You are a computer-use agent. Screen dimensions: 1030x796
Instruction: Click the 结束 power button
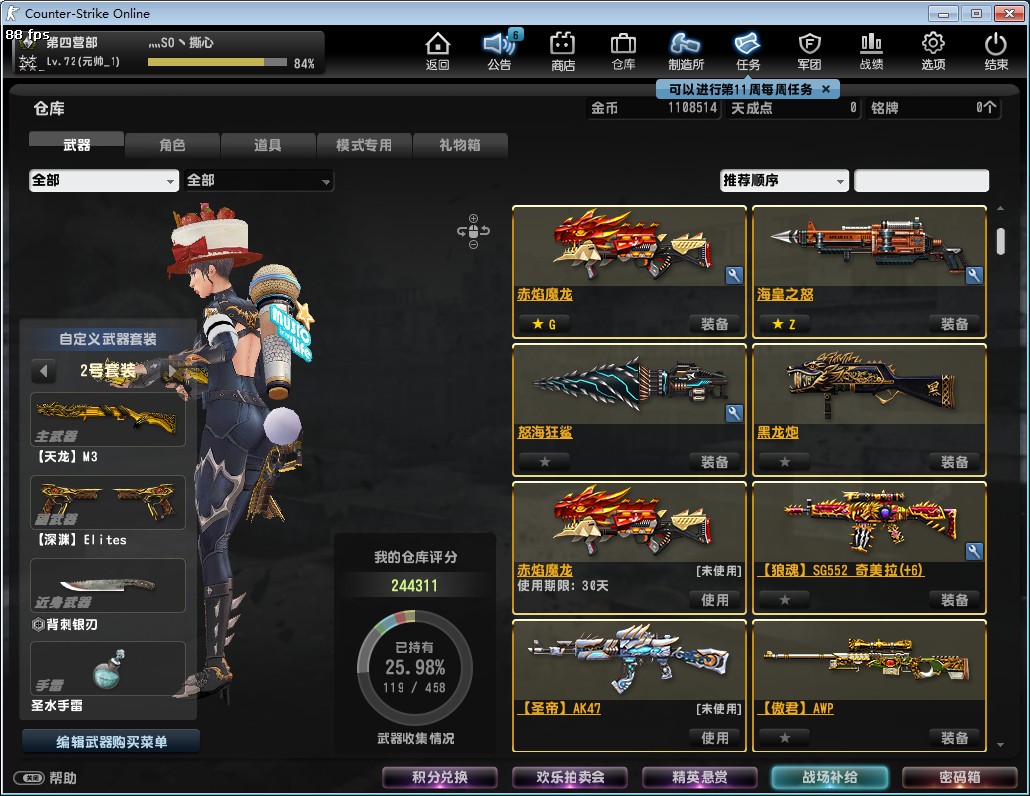[996, 50]
